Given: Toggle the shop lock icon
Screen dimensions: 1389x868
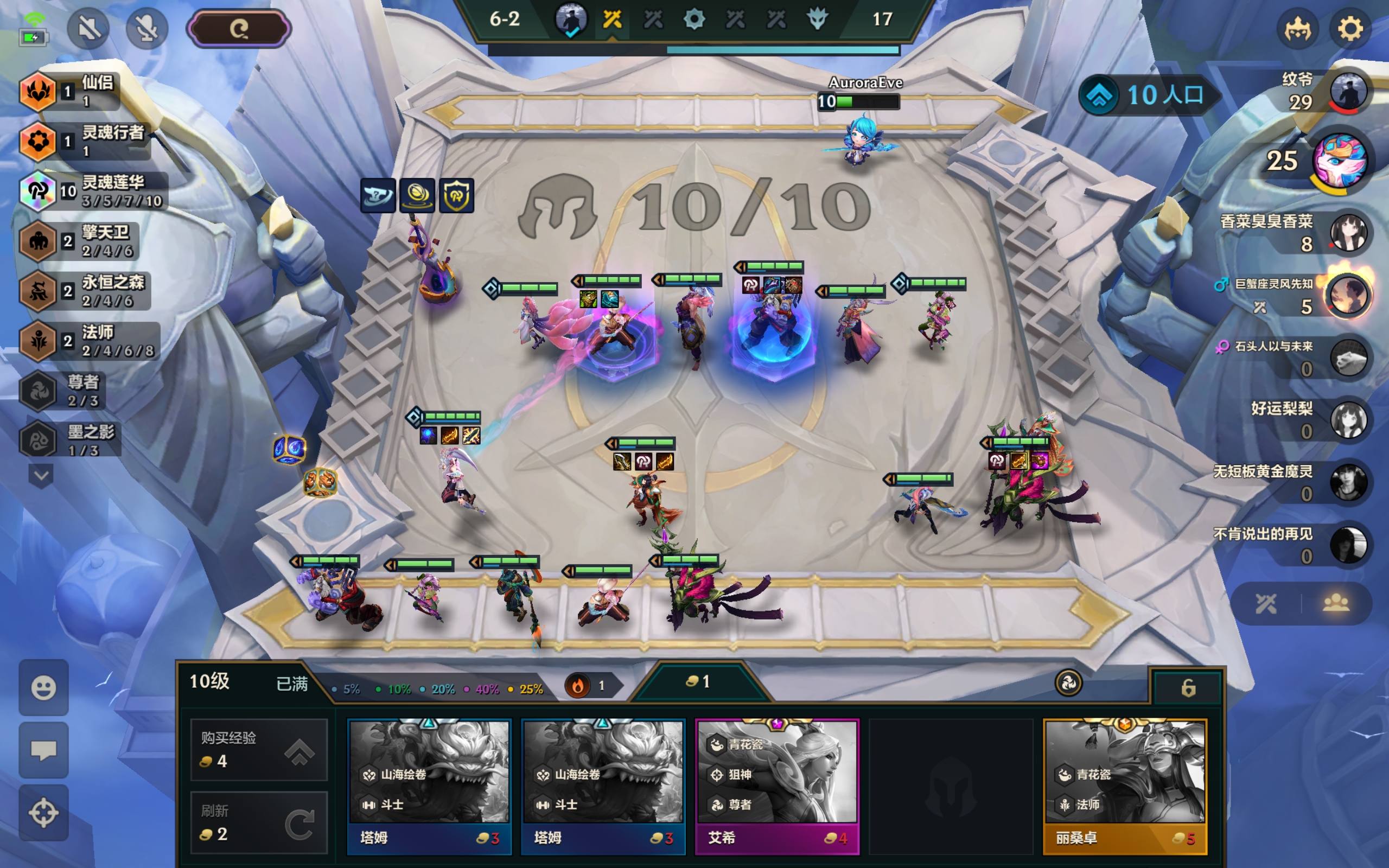Looking at the screenshot, I should [x=1188, y=687].
